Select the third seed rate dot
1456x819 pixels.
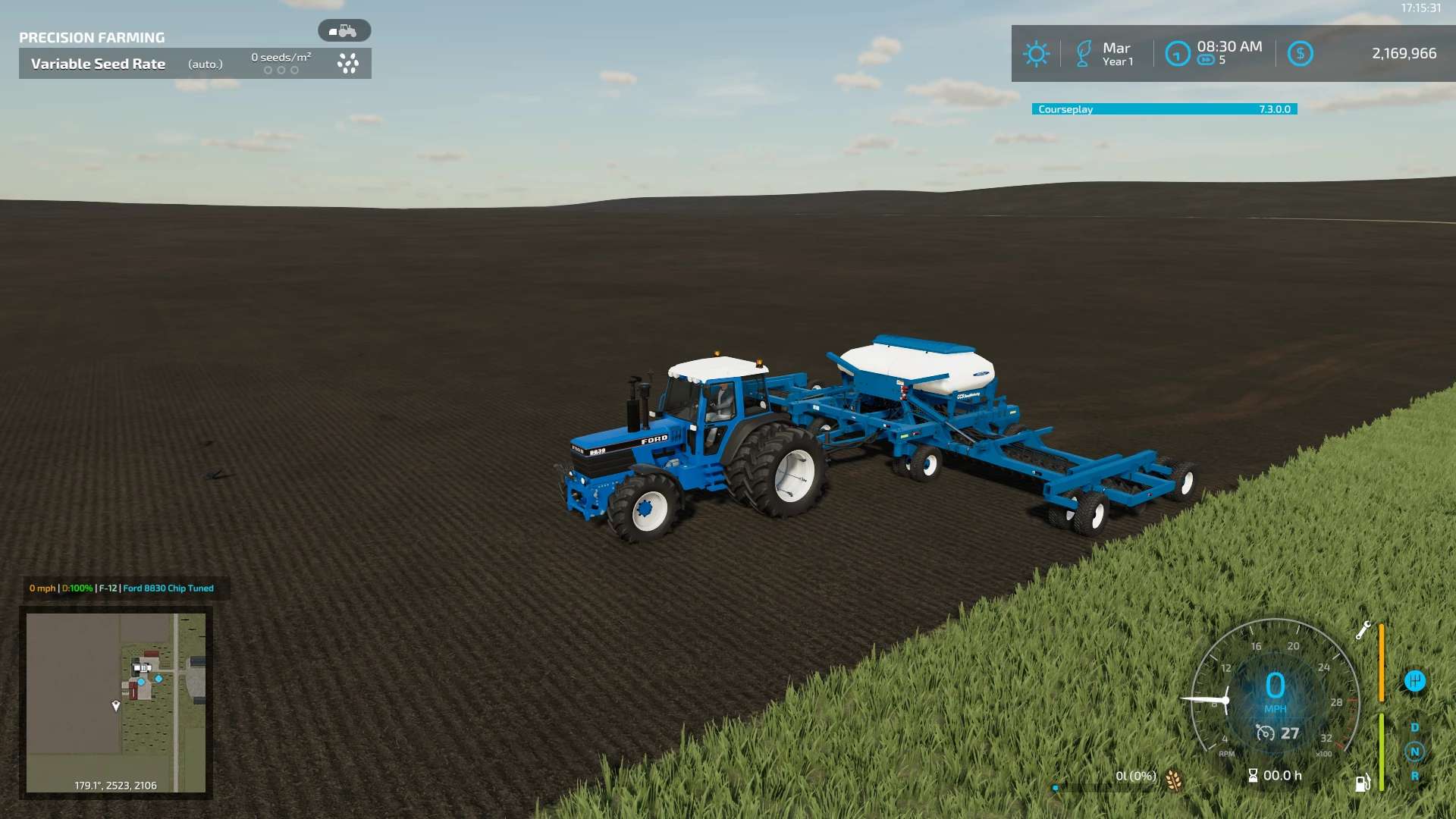point(294,70)
